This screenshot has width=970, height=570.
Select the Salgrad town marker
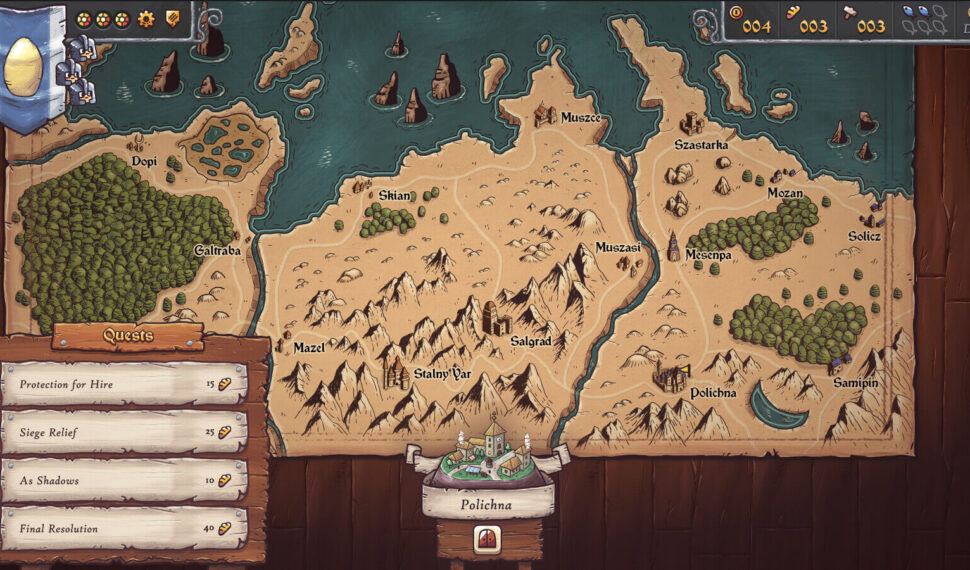[x=496, y=318]
